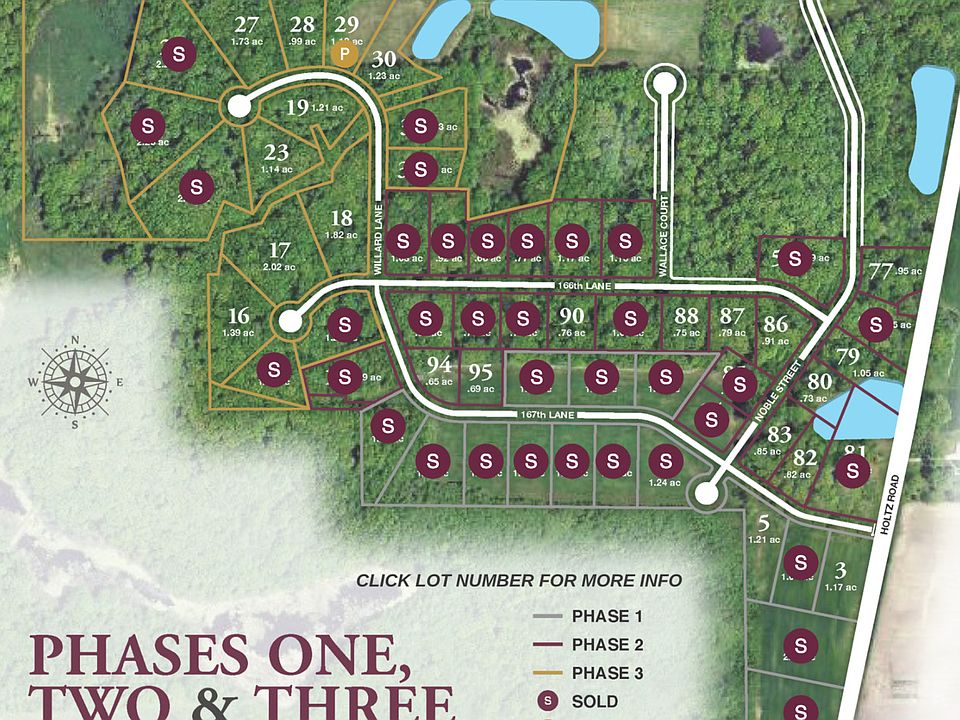
Task: Click lot 94 for more info
Action: pyautogui.click(x=439, y=364)
